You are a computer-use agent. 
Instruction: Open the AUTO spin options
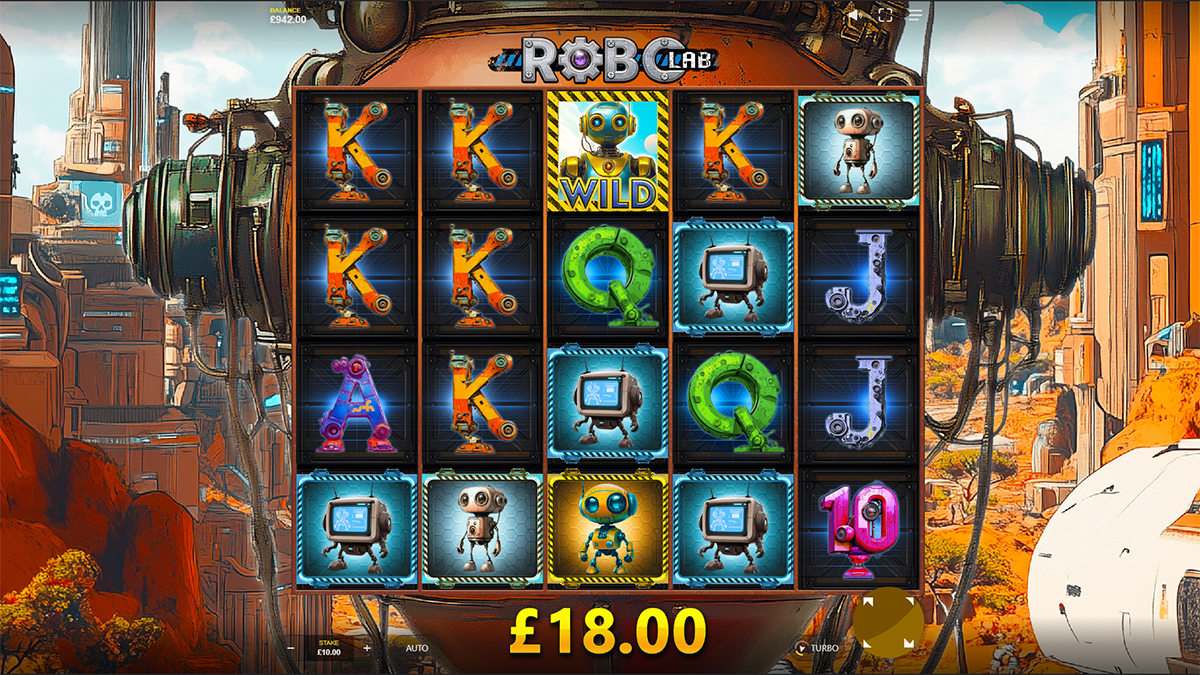pos(417,648)
